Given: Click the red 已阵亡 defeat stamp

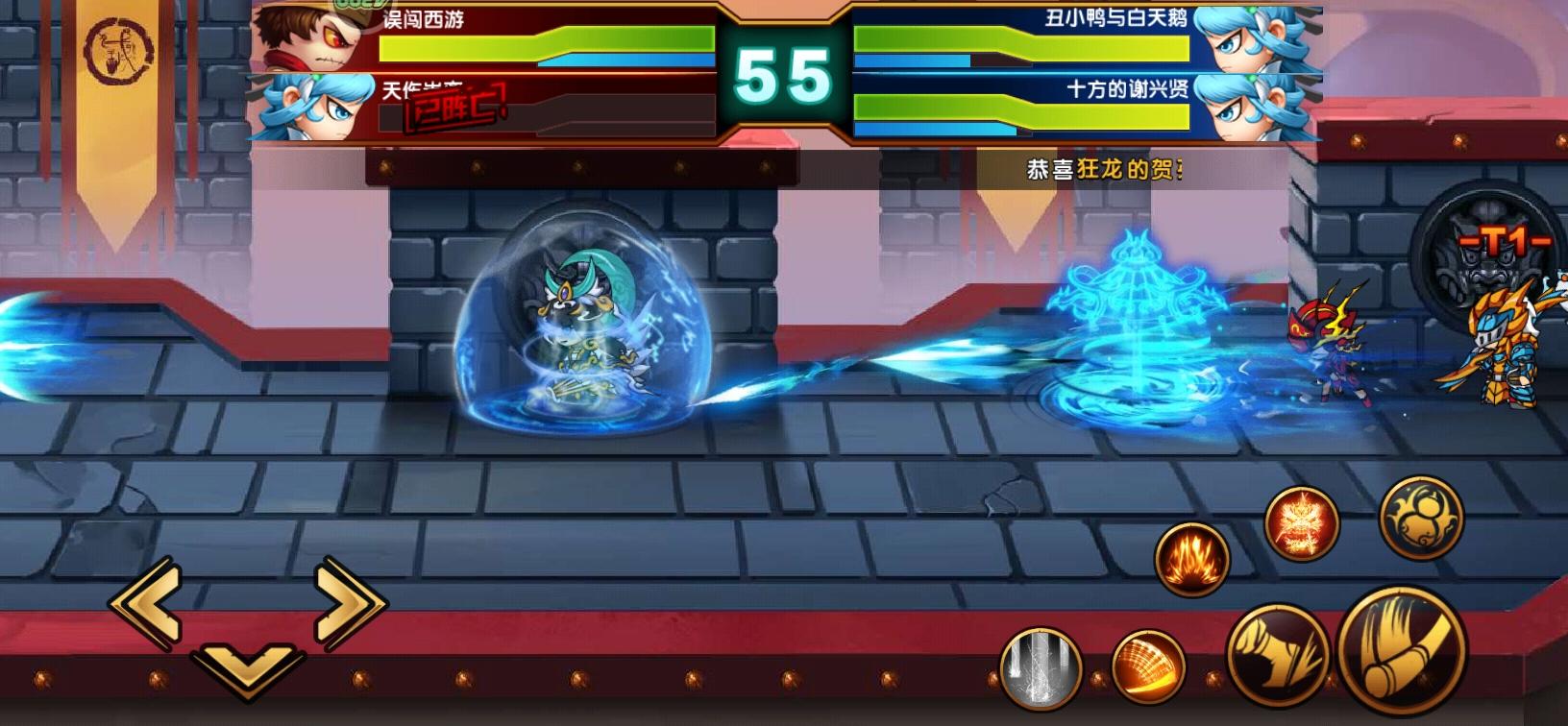Looking at the screenshot, I should point(452,110).
